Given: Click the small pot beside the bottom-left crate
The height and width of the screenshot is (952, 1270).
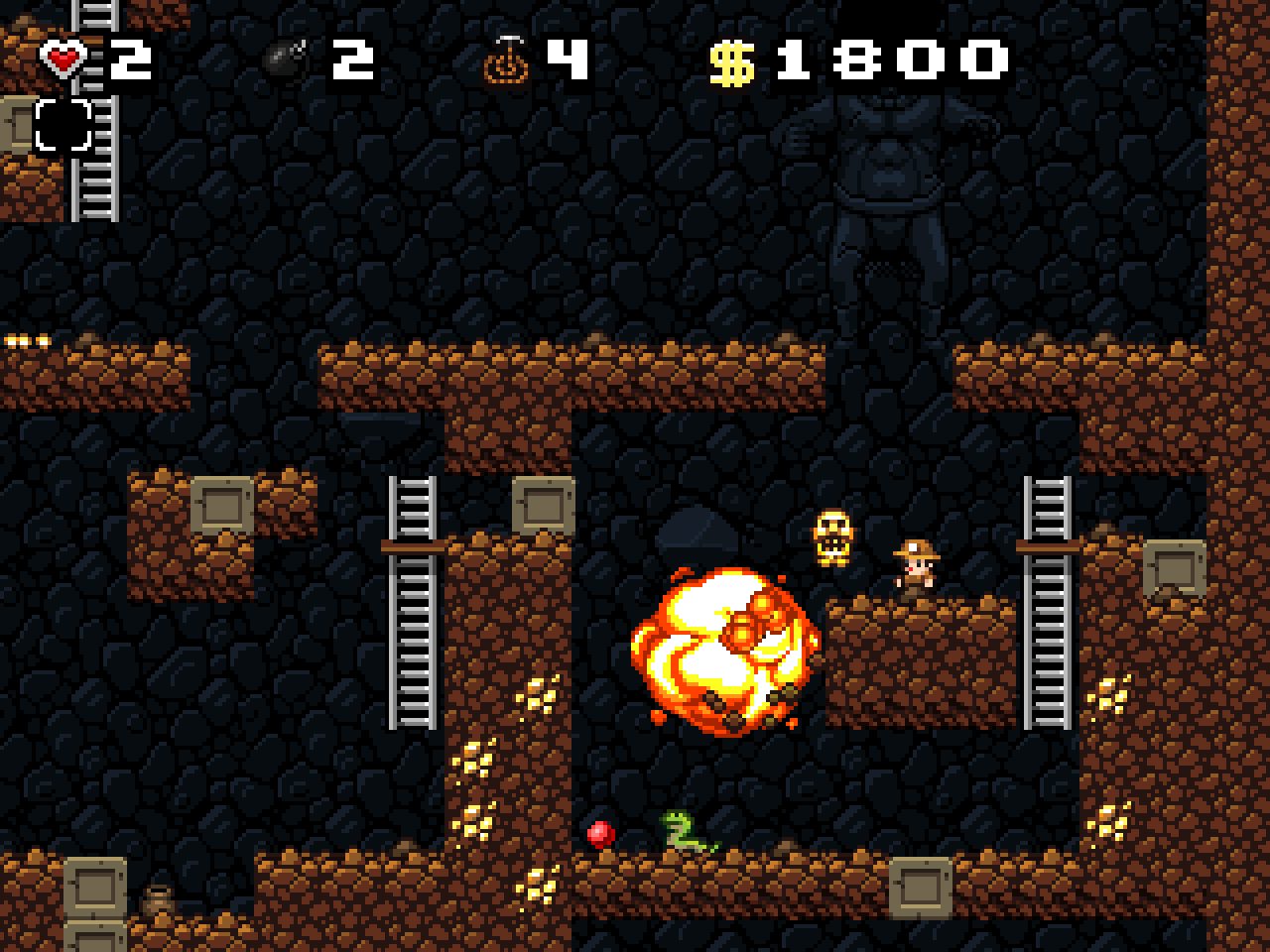Looking at the screenshot, I should (x=159, y=895).
